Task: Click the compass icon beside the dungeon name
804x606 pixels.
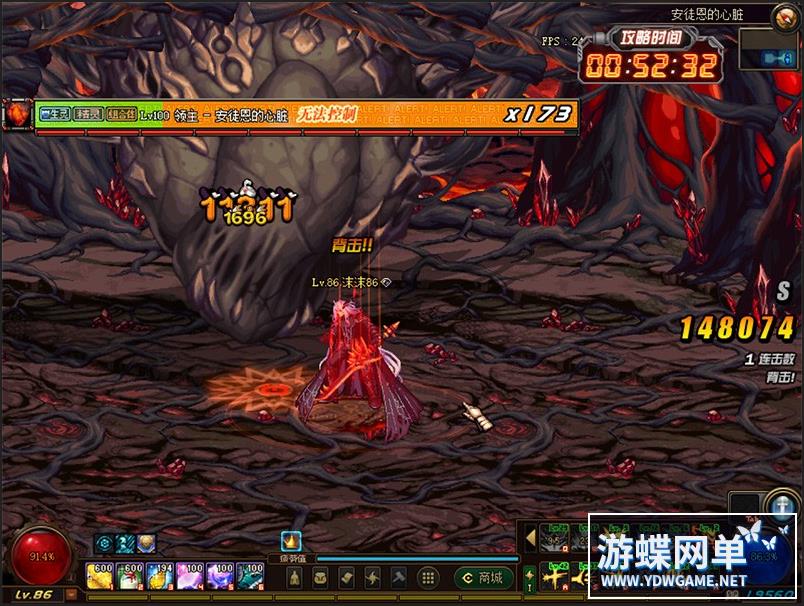Action: coord(785,16)
